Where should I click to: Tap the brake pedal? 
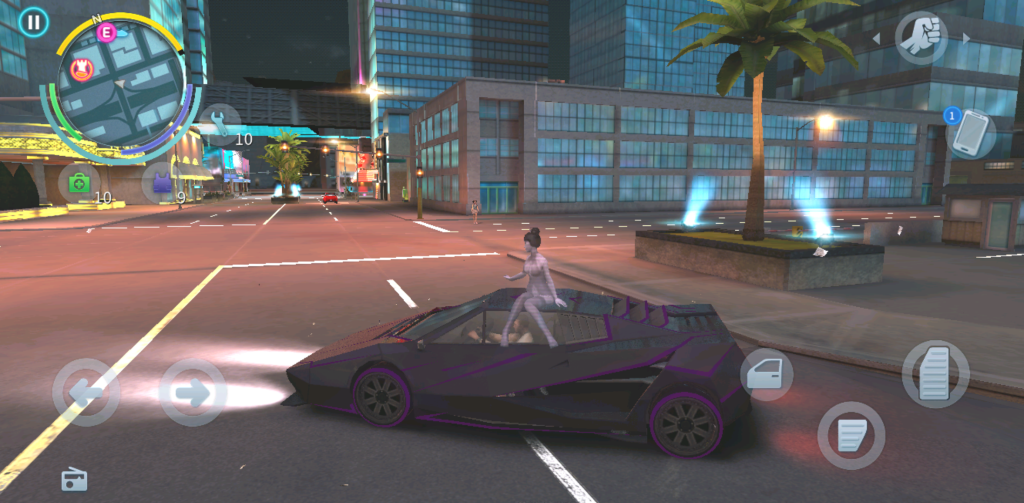[x=851, y=435]
